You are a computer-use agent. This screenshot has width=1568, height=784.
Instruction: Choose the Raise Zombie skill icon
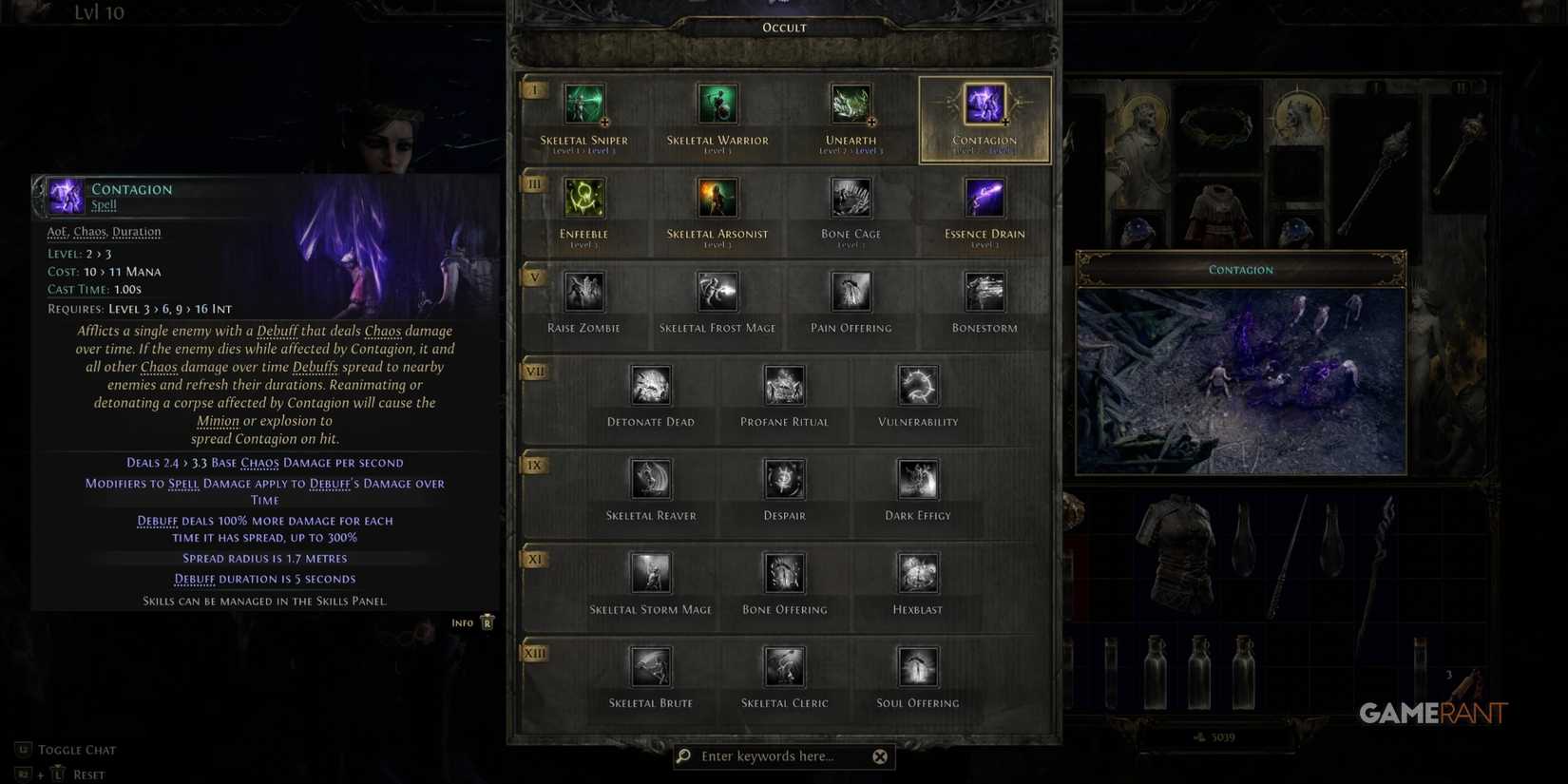pyautogui.click(x=583, y=291)
